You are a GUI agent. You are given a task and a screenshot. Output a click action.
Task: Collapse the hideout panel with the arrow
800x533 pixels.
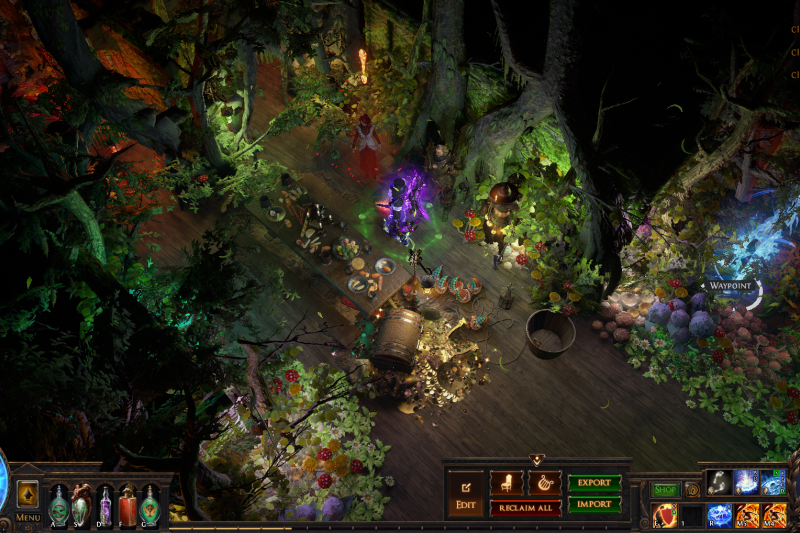tap(537, 460)
